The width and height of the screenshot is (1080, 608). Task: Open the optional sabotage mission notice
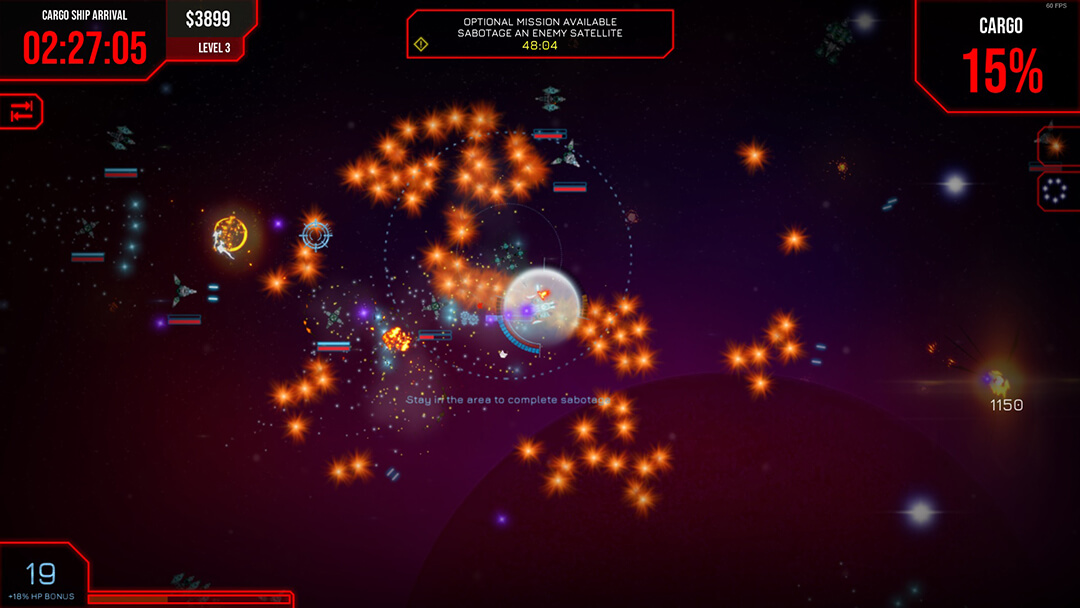click(540, 33)
